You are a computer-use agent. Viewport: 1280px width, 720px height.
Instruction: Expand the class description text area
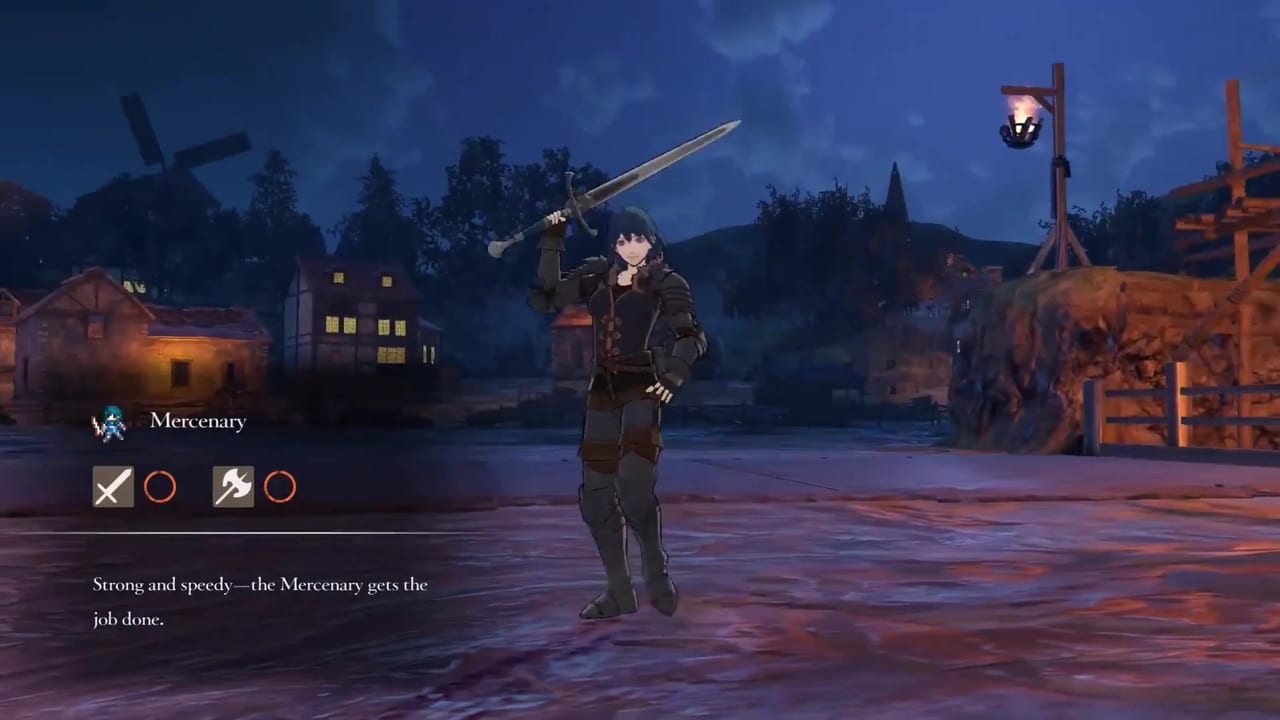(260, 601)
